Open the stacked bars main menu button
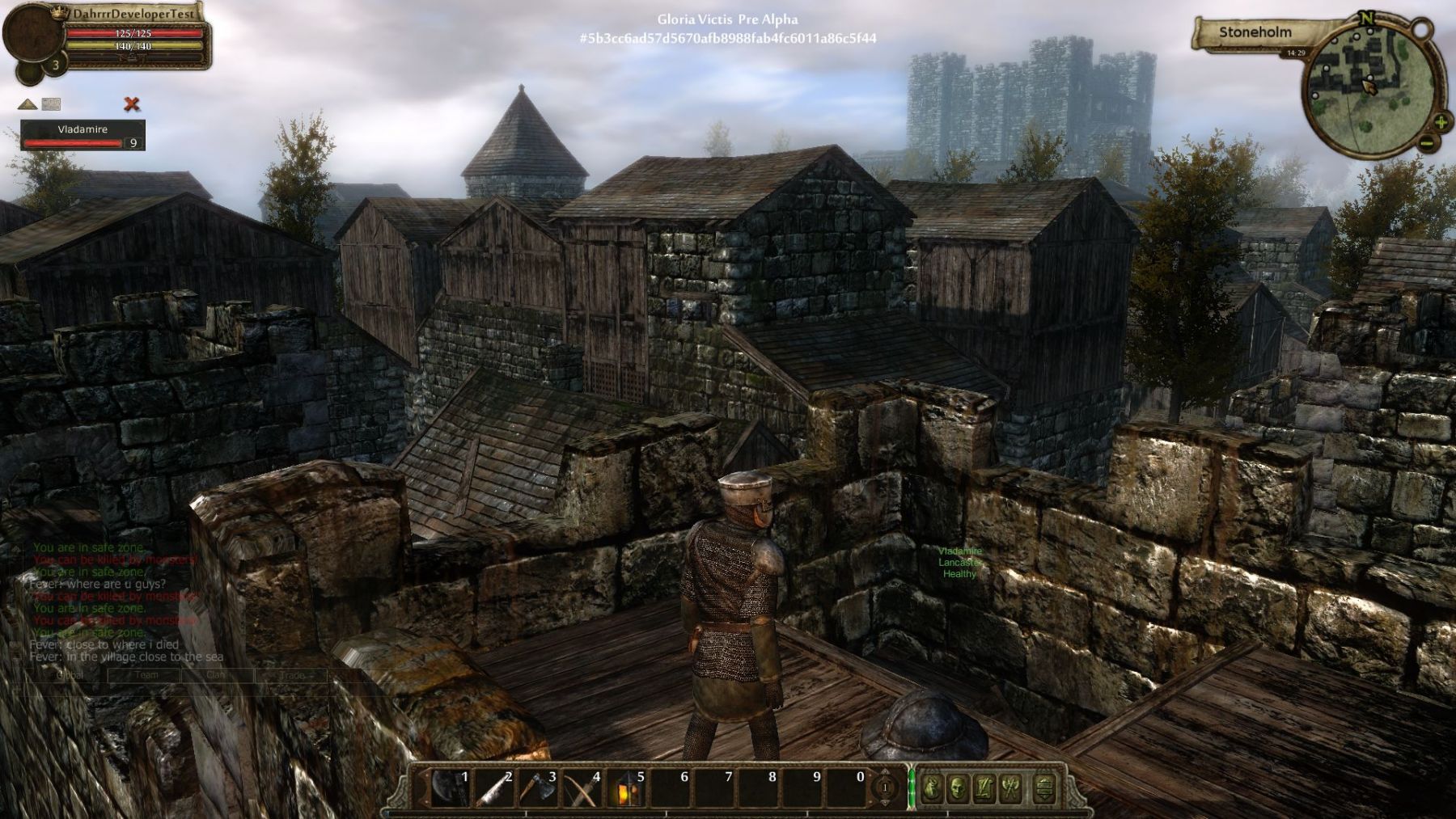 click(1044, 787)
